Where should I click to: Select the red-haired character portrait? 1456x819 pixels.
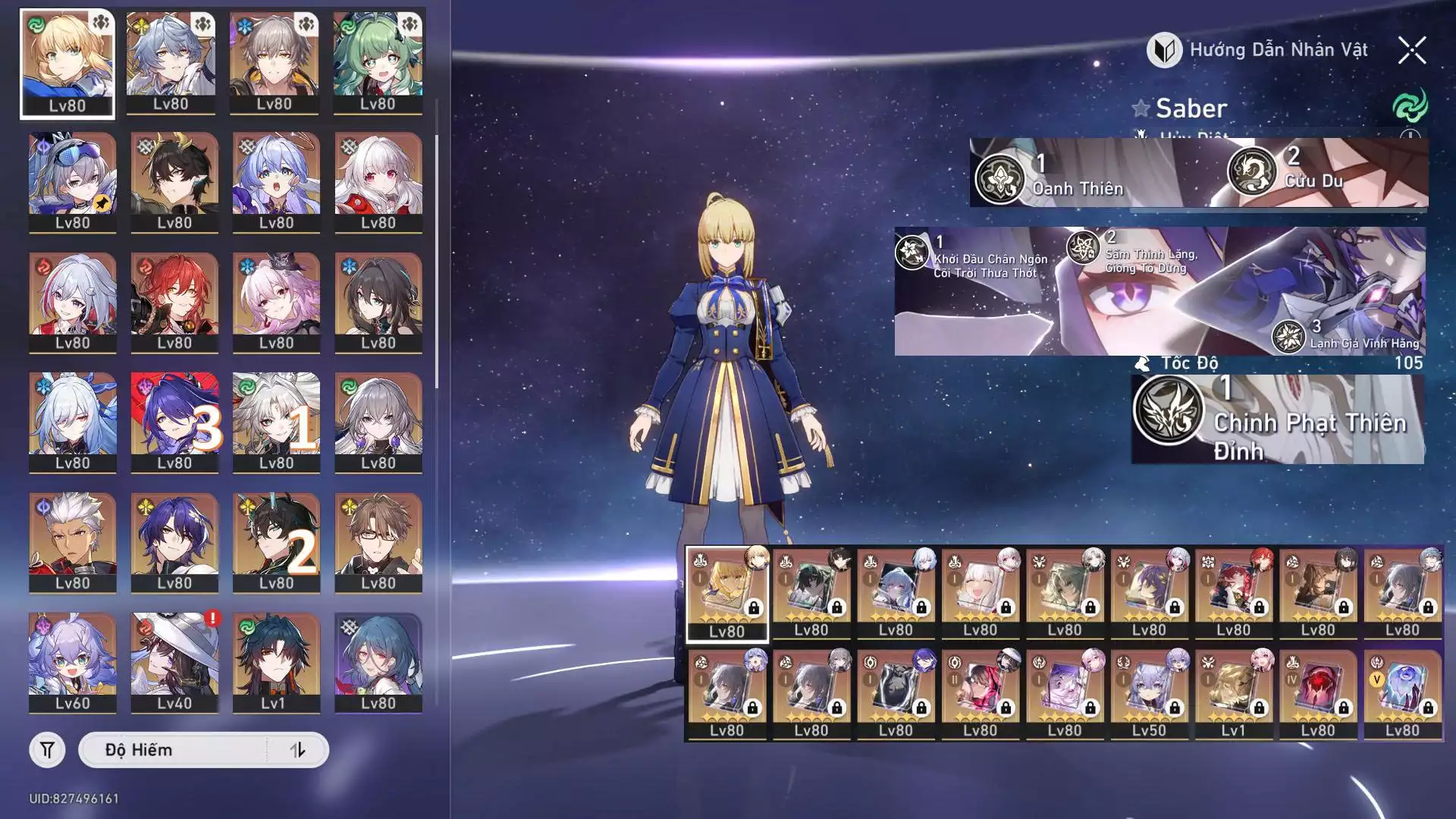coord(174,302)
